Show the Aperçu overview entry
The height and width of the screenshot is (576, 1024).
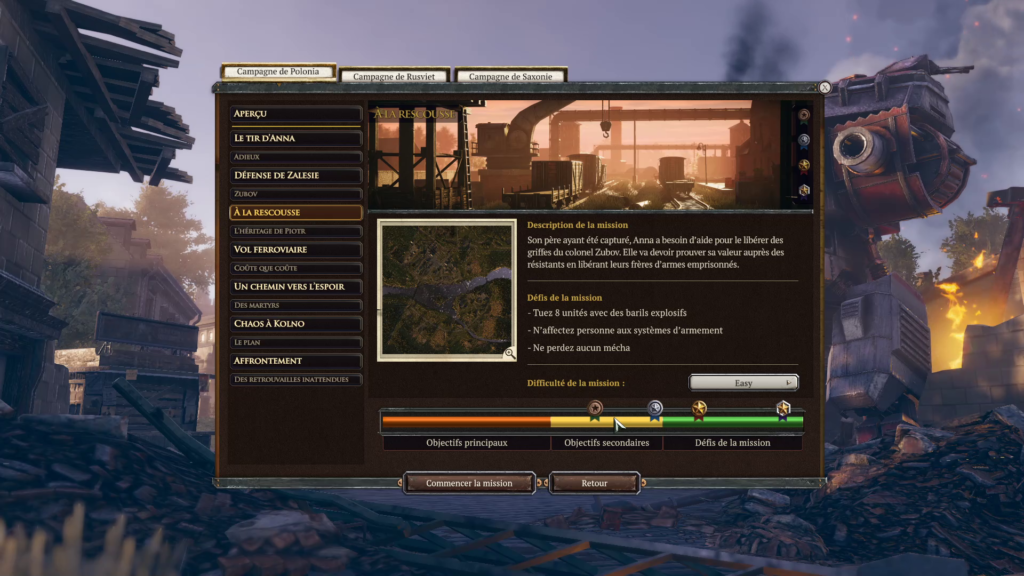pyautogui.click(x=295, y=114)
